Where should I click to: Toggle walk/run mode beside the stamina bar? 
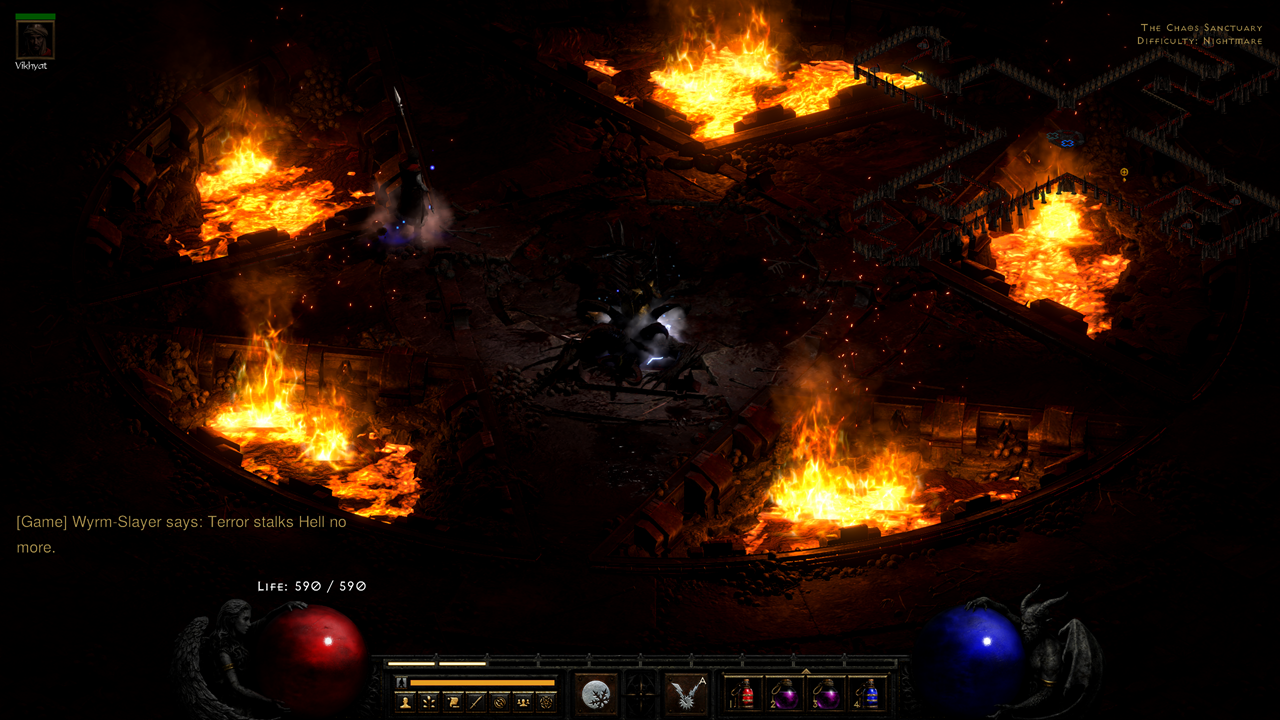click(401, 682)
